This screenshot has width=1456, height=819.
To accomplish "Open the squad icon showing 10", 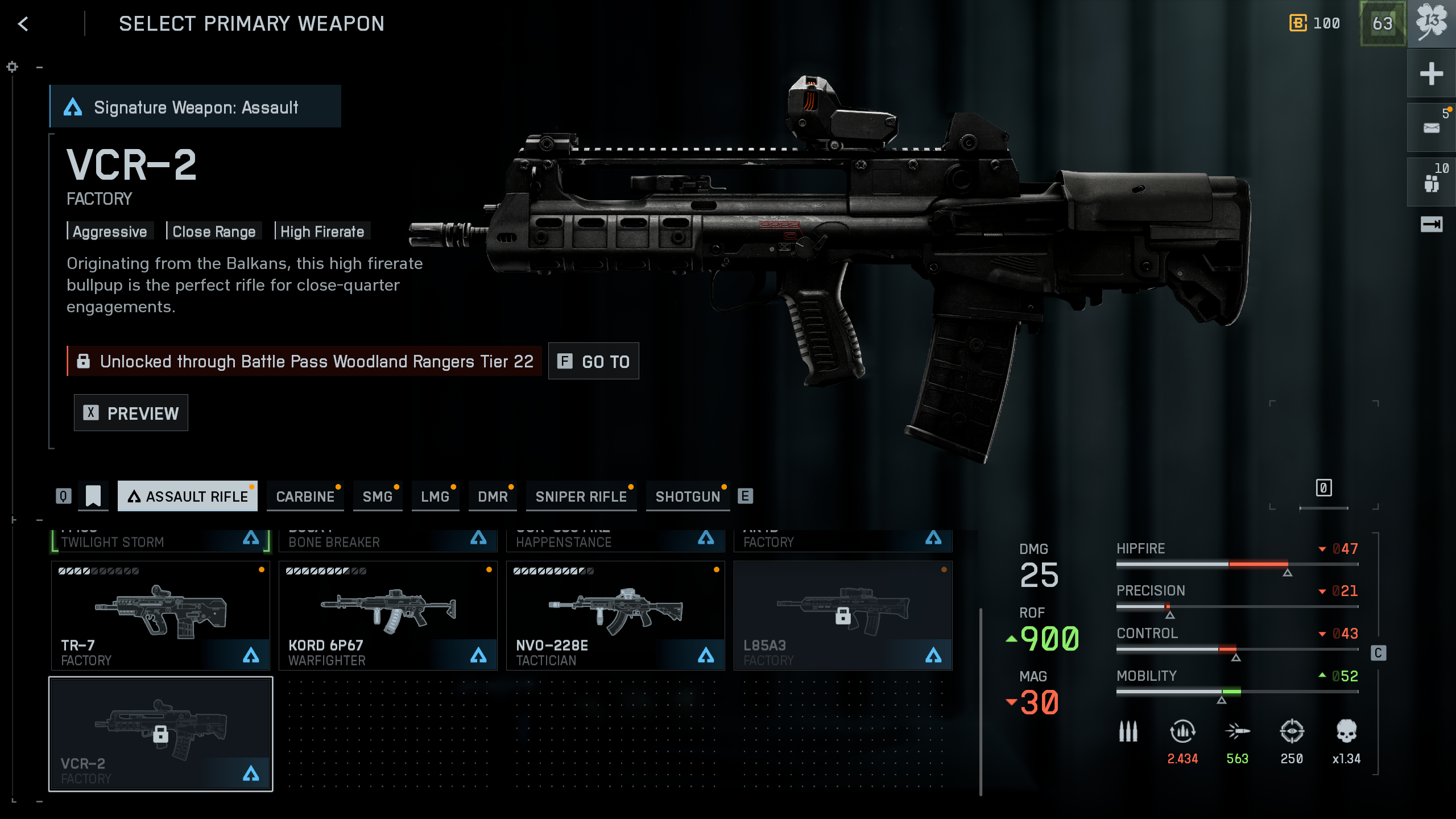I will 1431,182.
